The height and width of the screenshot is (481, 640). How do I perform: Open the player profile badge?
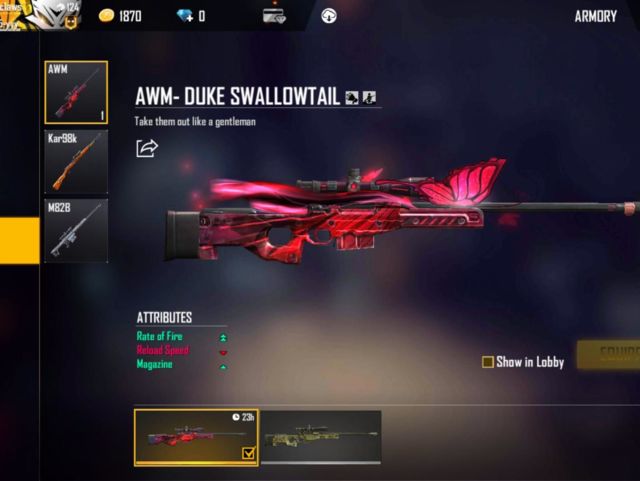coord(40,14)
